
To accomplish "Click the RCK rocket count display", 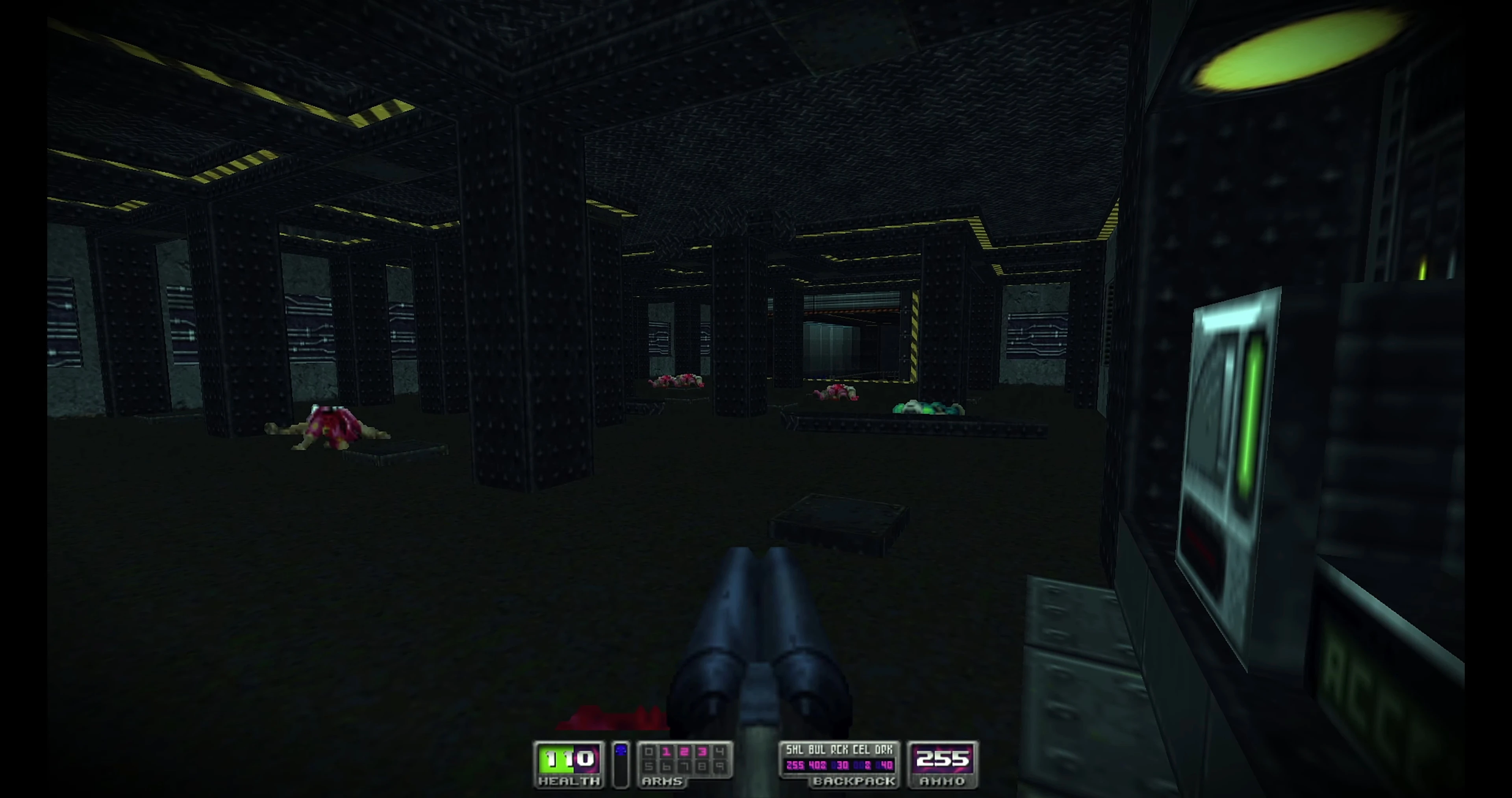I will coord(840,765).
